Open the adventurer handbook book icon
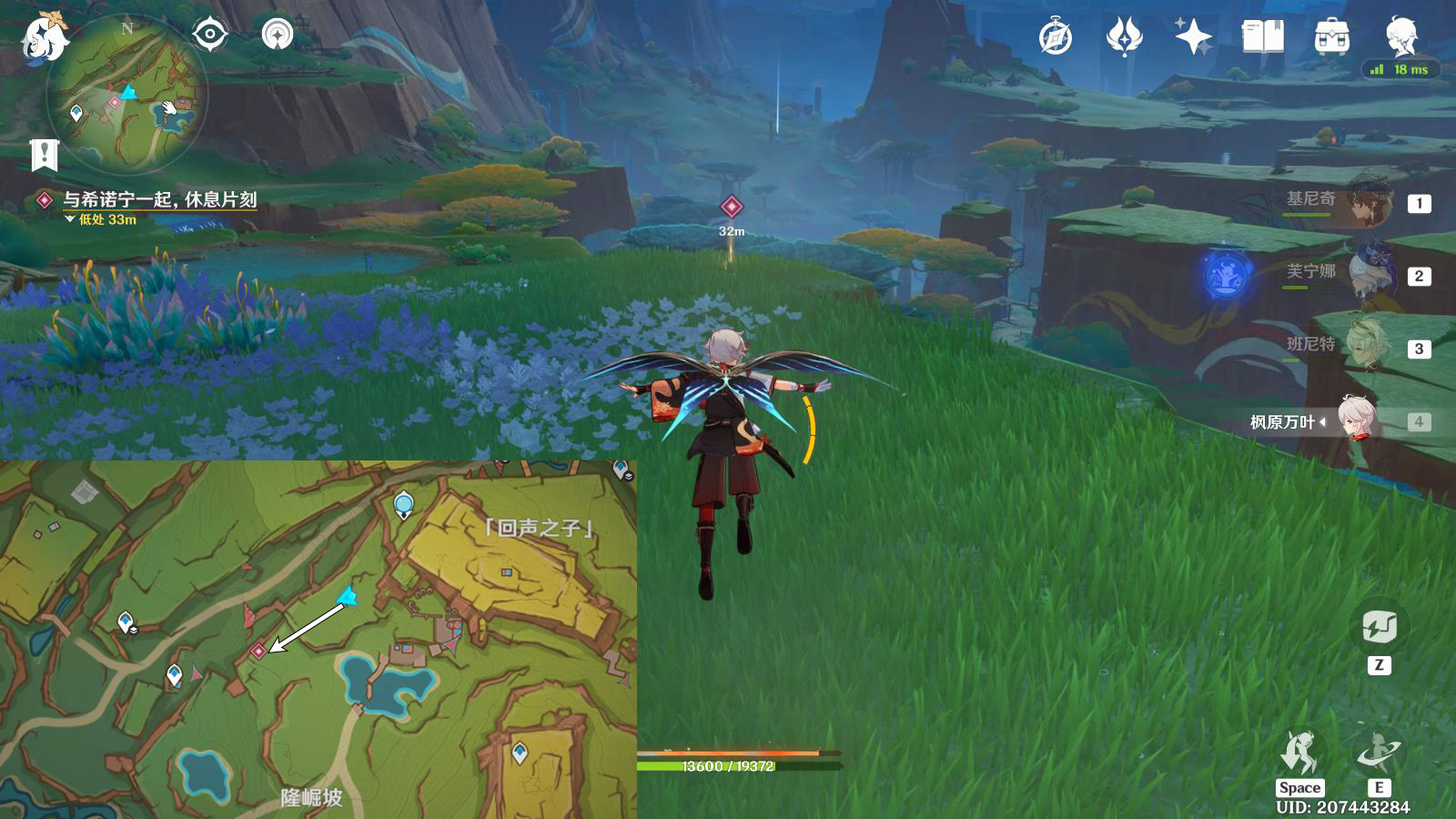This screenshot has width=1456, height=819. (1262, 37)
